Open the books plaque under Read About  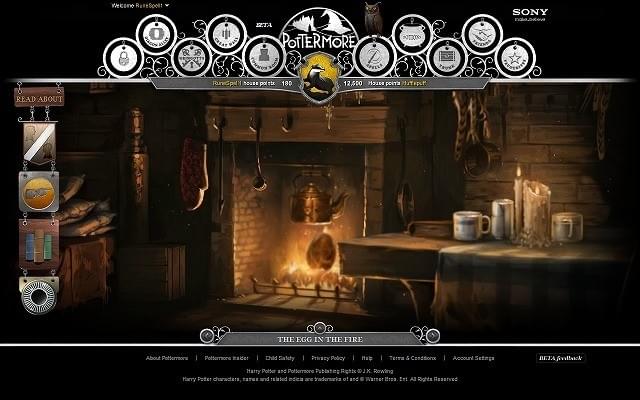pos(39,241)
